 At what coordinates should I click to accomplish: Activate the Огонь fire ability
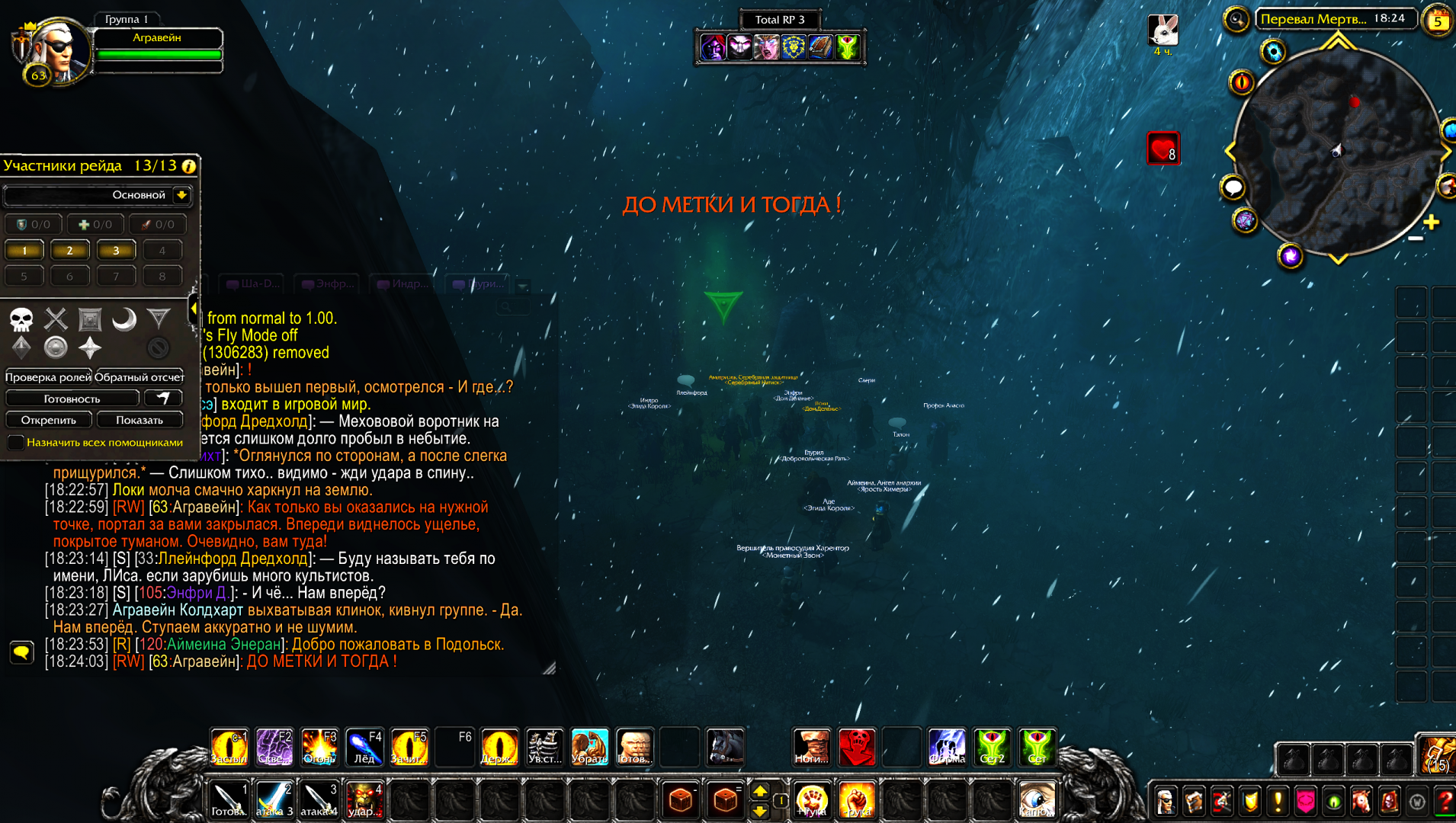click(x=319, y=748)
